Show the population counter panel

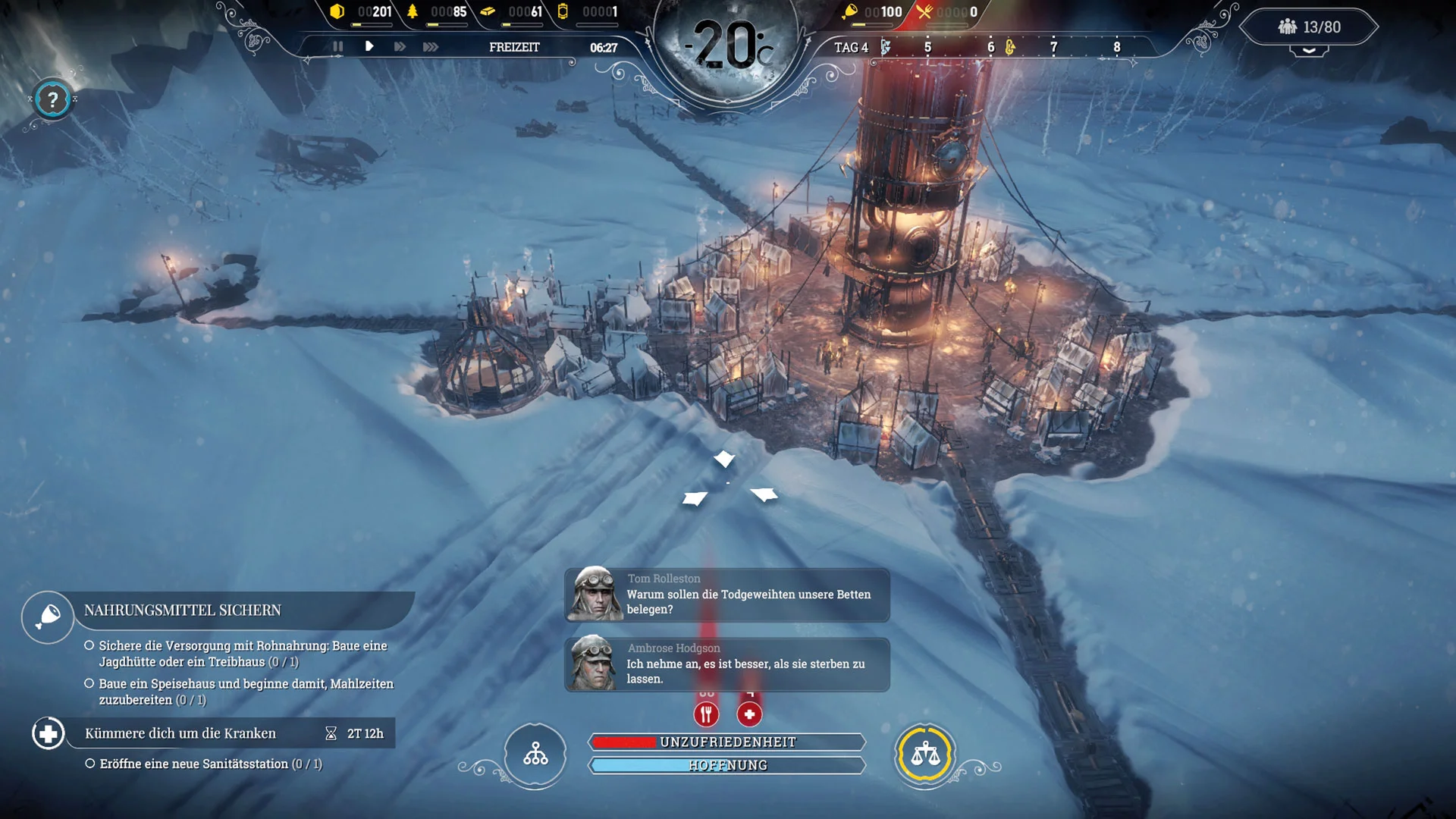(x=1310, y=27)
